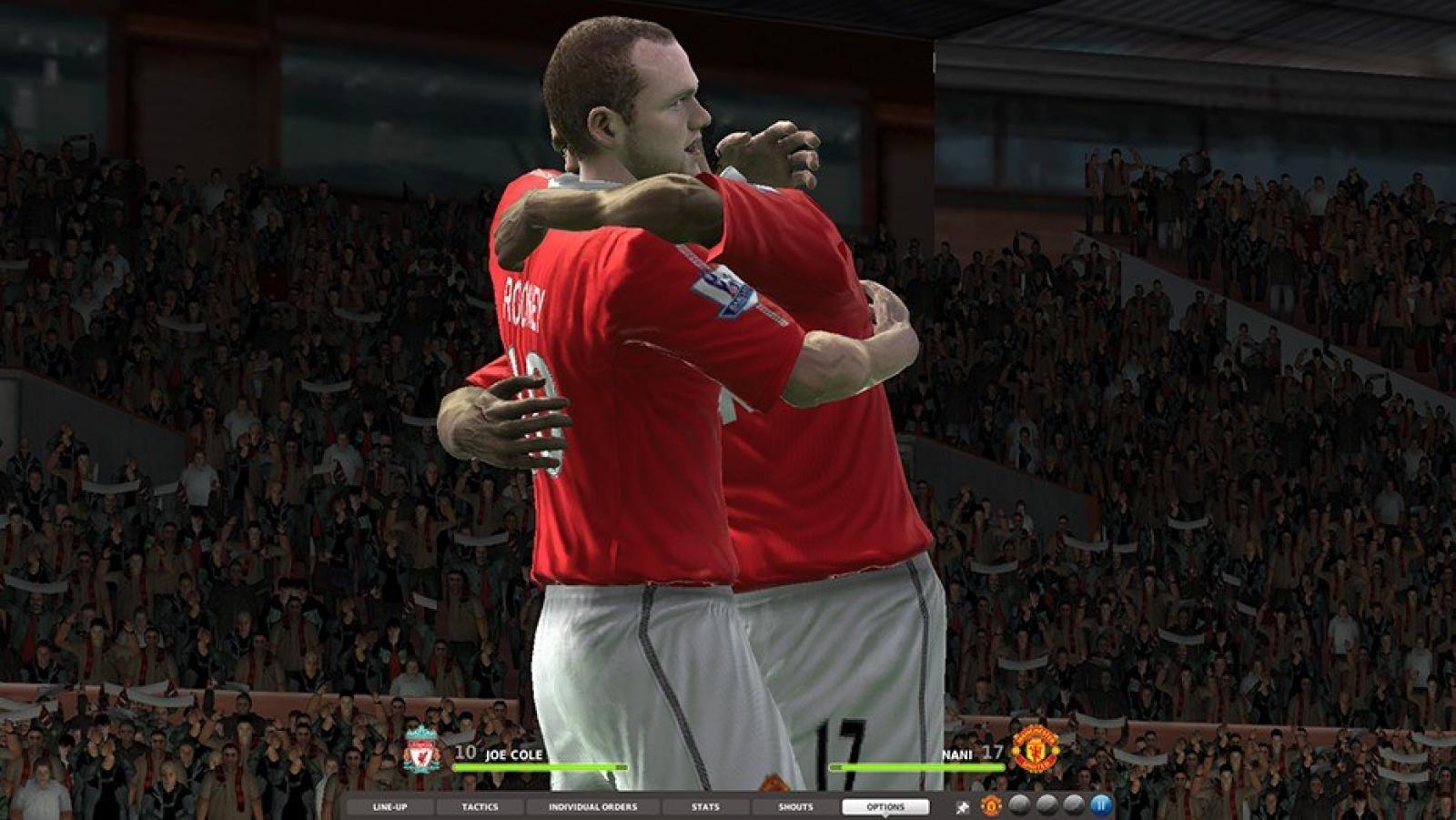Select the Options tab

[885, 806]
